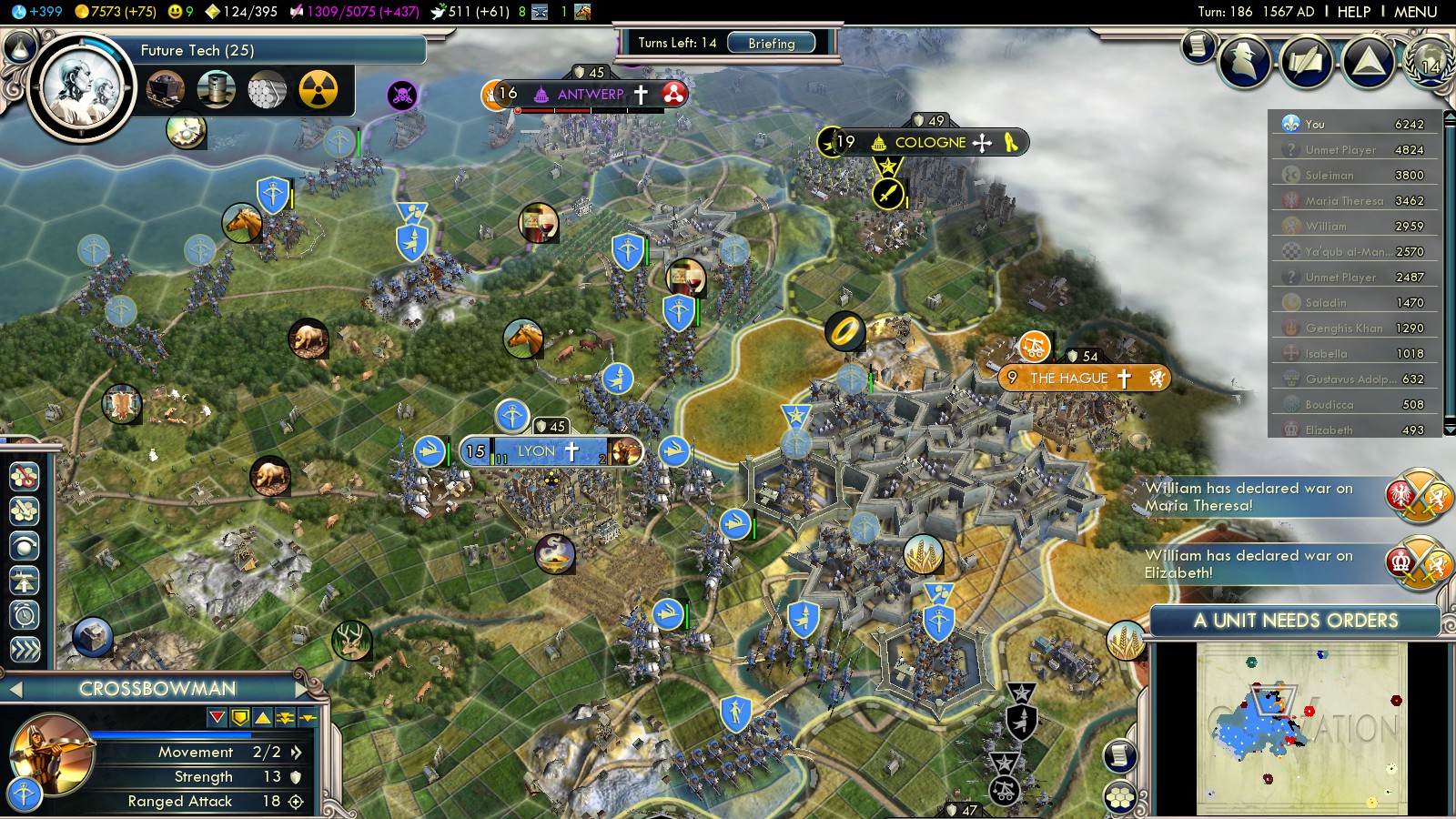This screenshot has width=1456, height=819.
Task: Open the Future Tech research portrait
Action: click(82, 88)
